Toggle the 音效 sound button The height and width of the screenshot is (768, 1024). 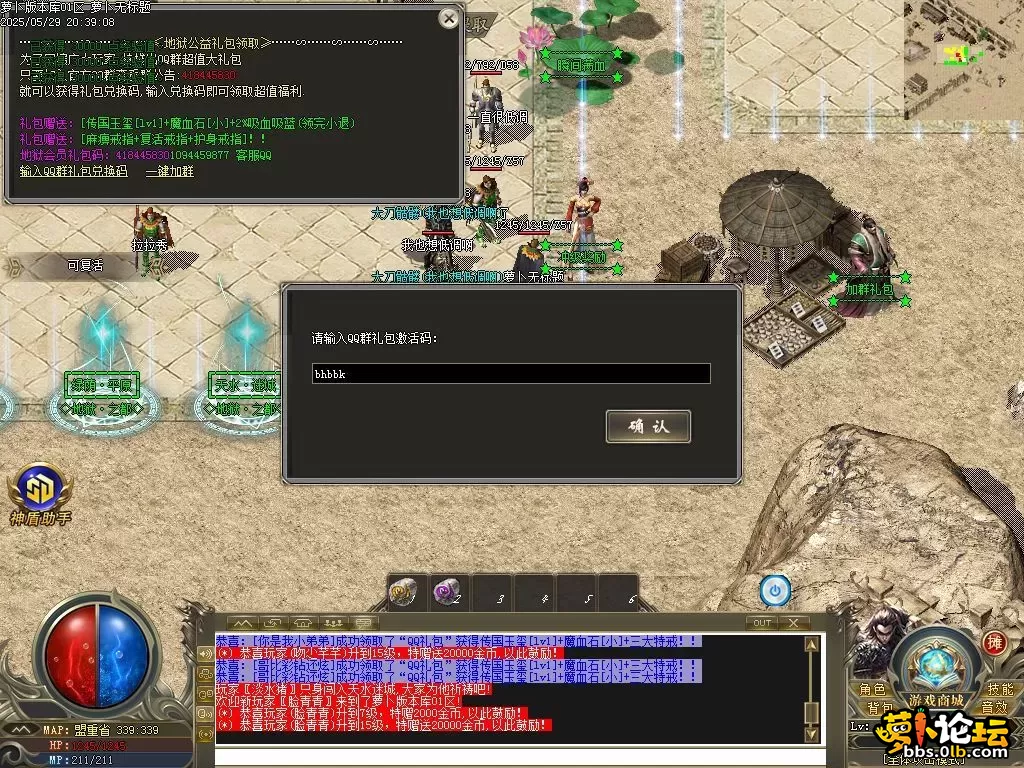pyautogui.click(x=993, y=708)
